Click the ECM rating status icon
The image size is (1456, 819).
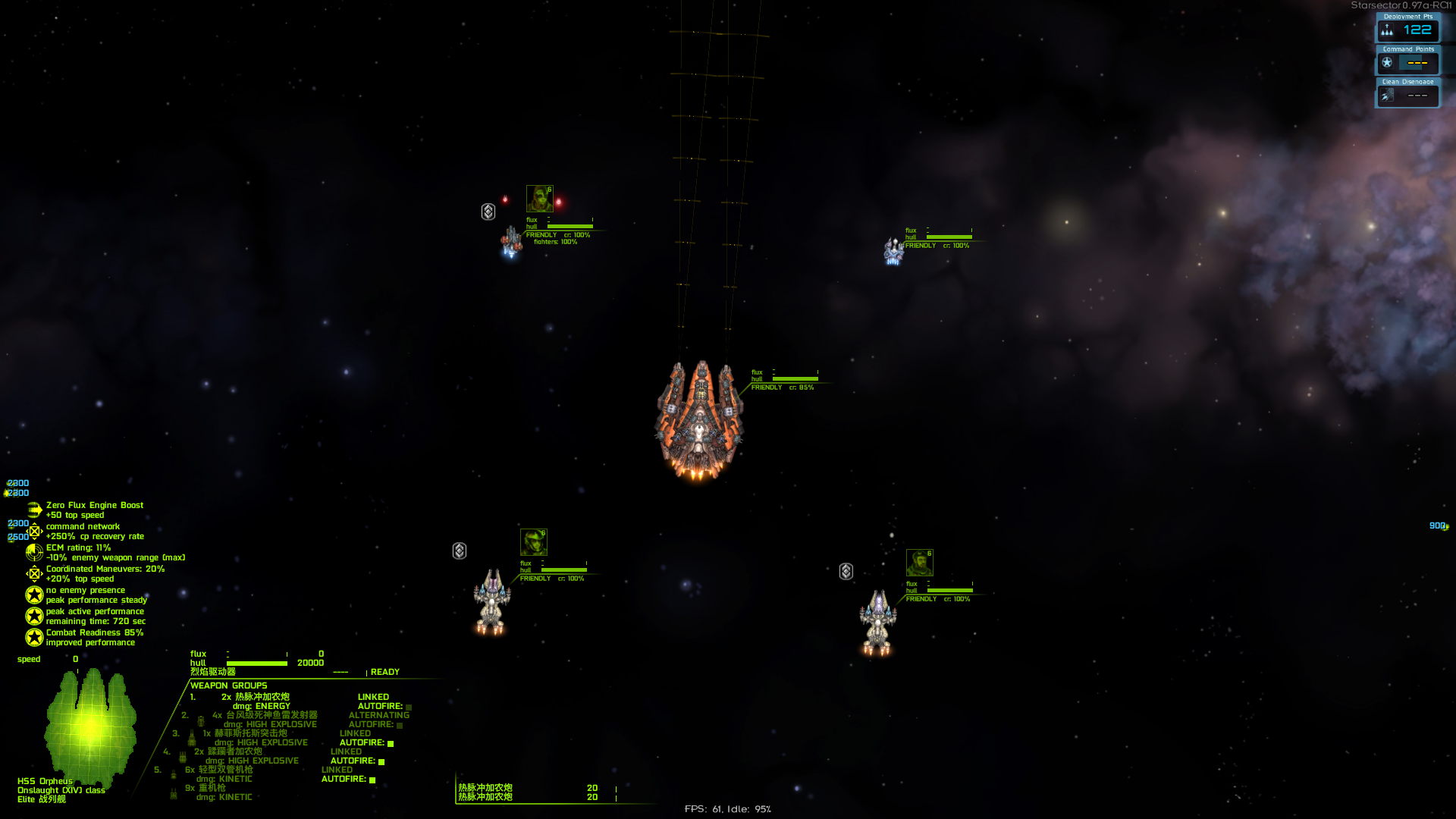pos(34,552)
